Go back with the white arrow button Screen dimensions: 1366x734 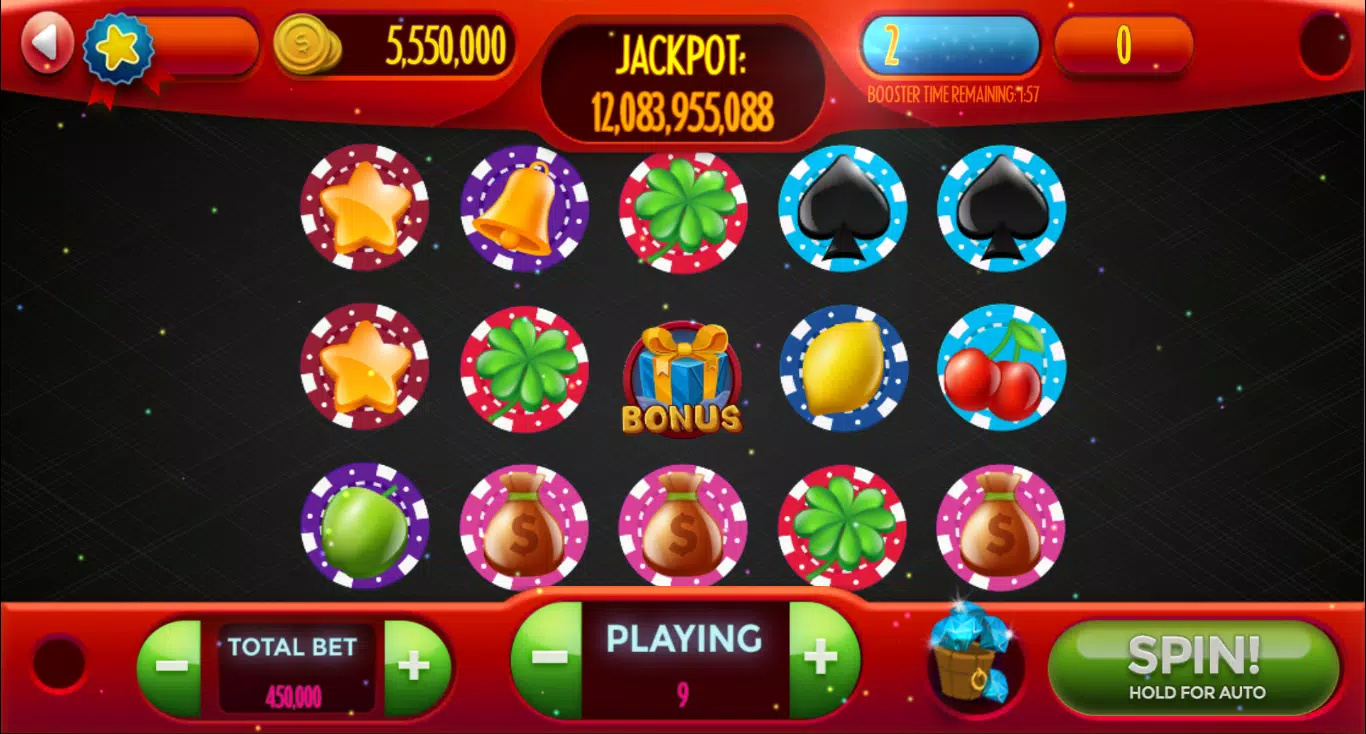pyautogui.click(x=45, y=45)
